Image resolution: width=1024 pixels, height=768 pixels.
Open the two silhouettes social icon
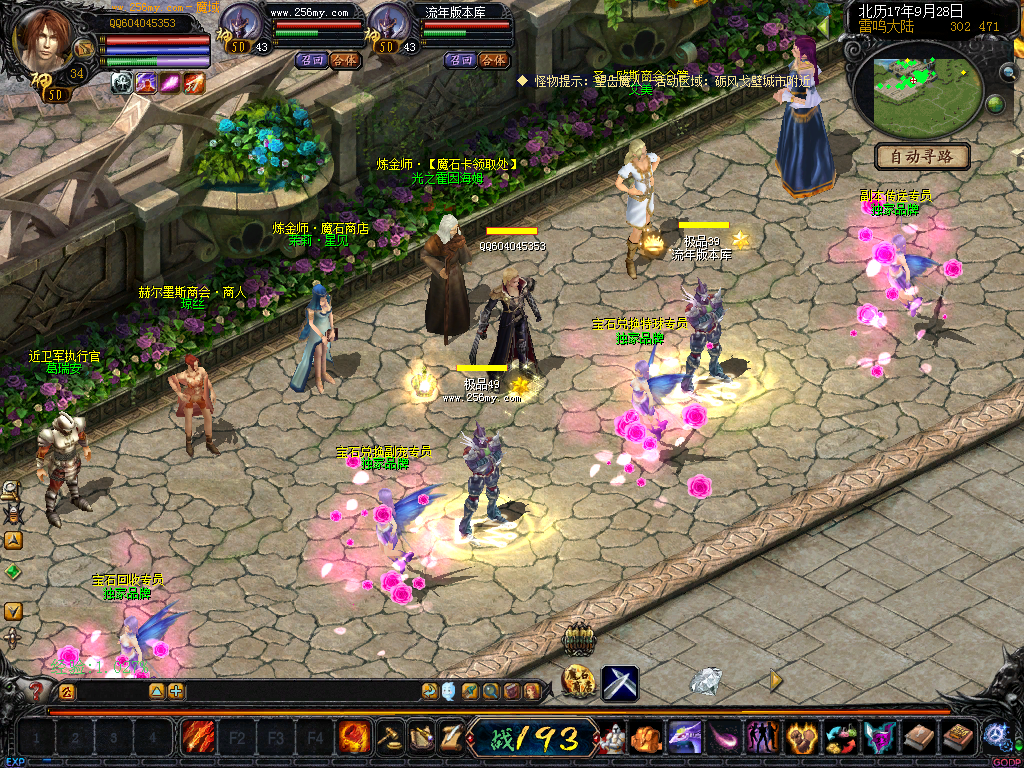[x=762, y=738]
